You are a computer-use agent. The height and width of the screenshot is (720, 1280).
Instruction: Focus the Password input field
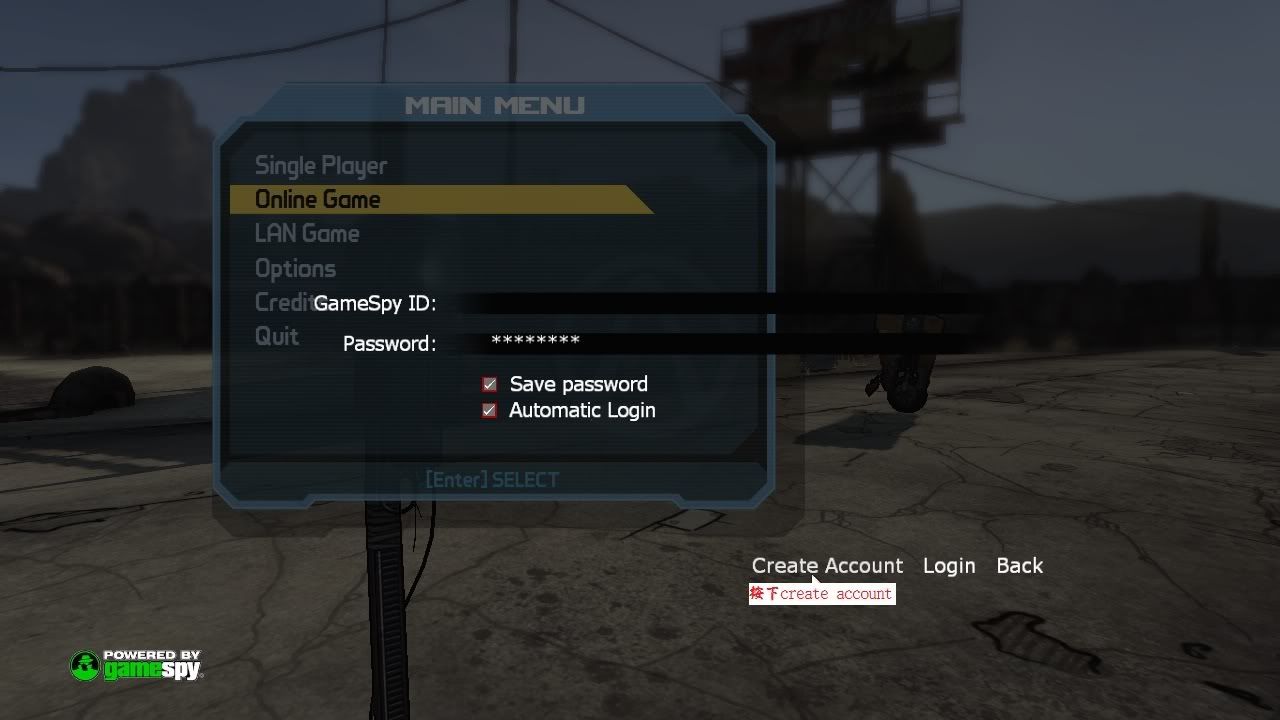point(720,343)
